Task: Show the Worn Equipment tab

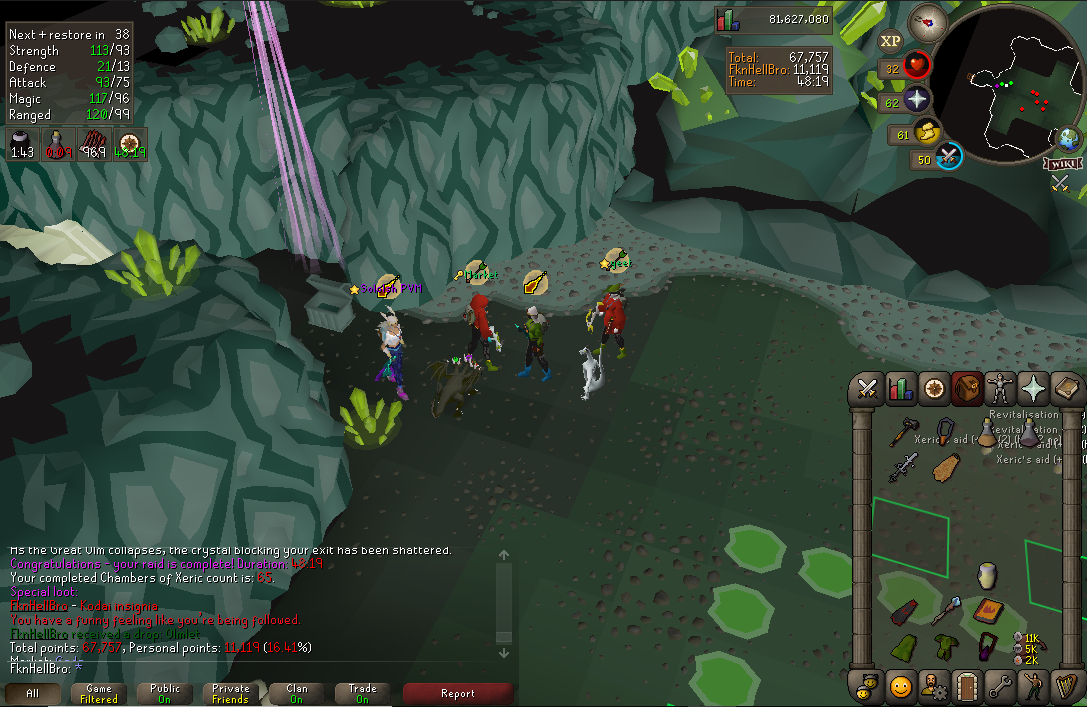Action: coord(999,388)
